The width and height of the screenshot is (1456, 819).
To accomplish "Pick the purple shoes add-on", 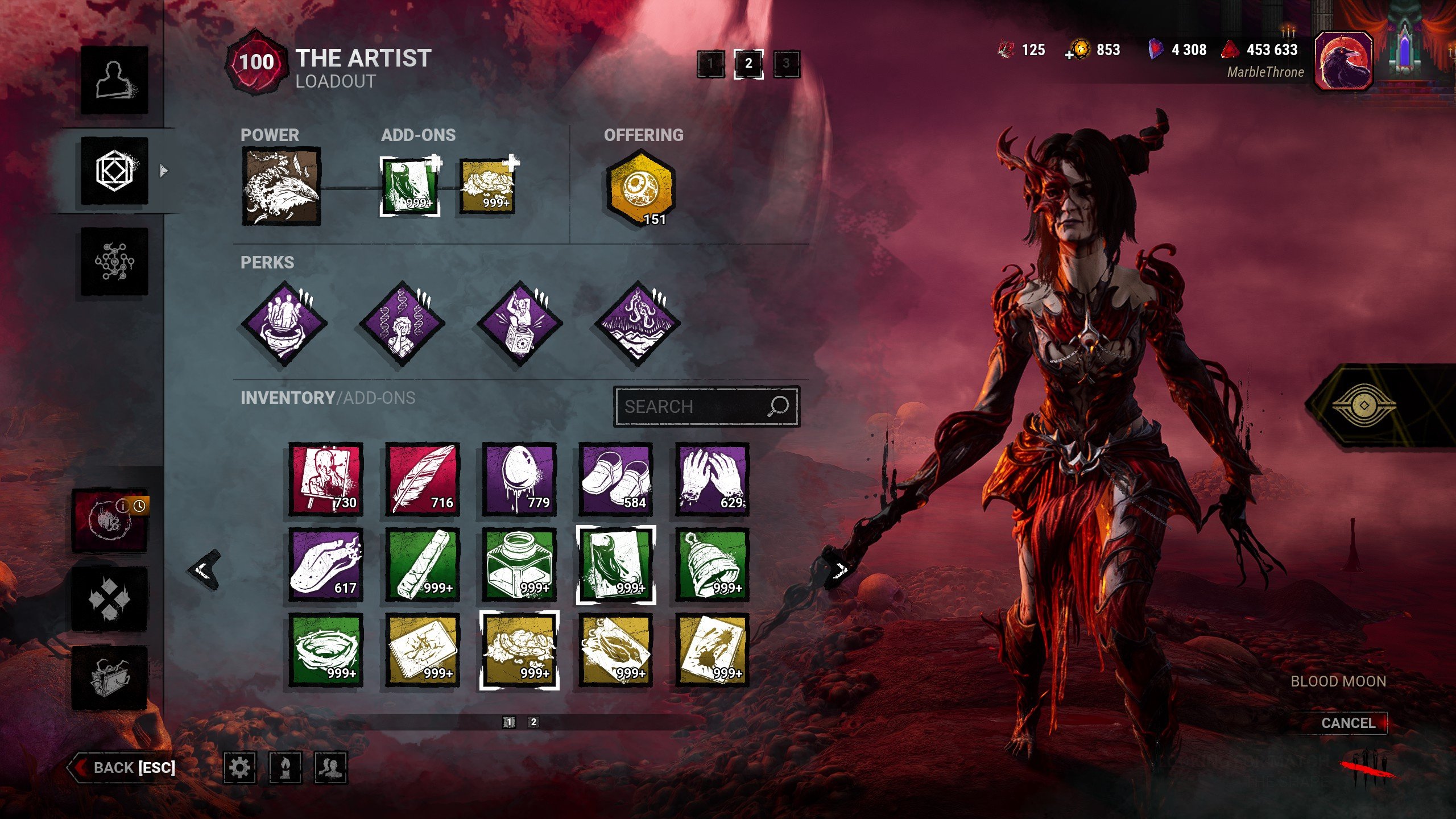I will pyautogui.click(x=615, y=479).
